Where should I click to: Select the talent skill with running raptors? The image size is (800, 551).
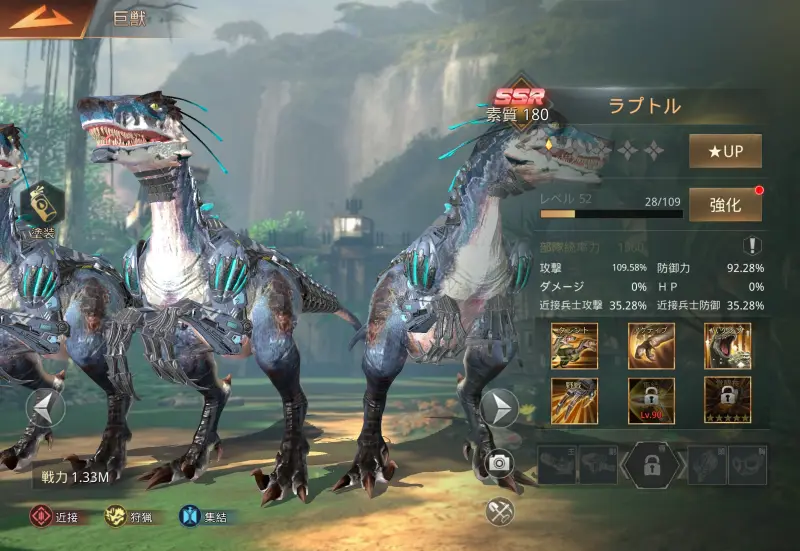[575, 346]
